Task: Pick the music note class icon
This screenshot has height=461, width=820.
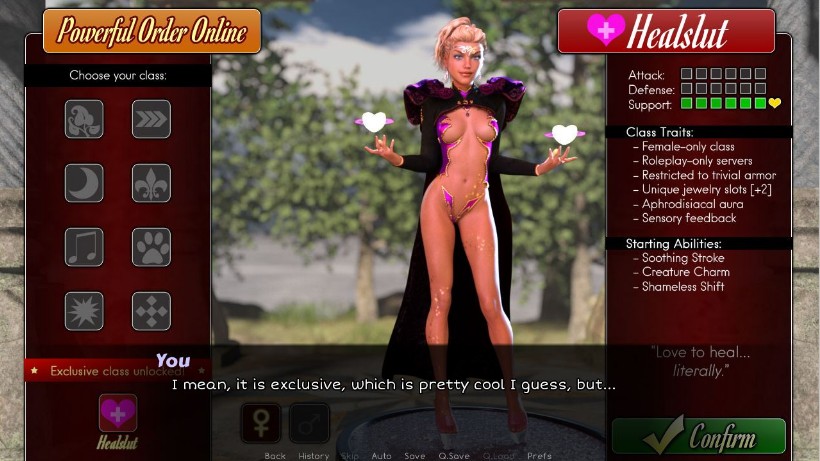Action: 84,247
